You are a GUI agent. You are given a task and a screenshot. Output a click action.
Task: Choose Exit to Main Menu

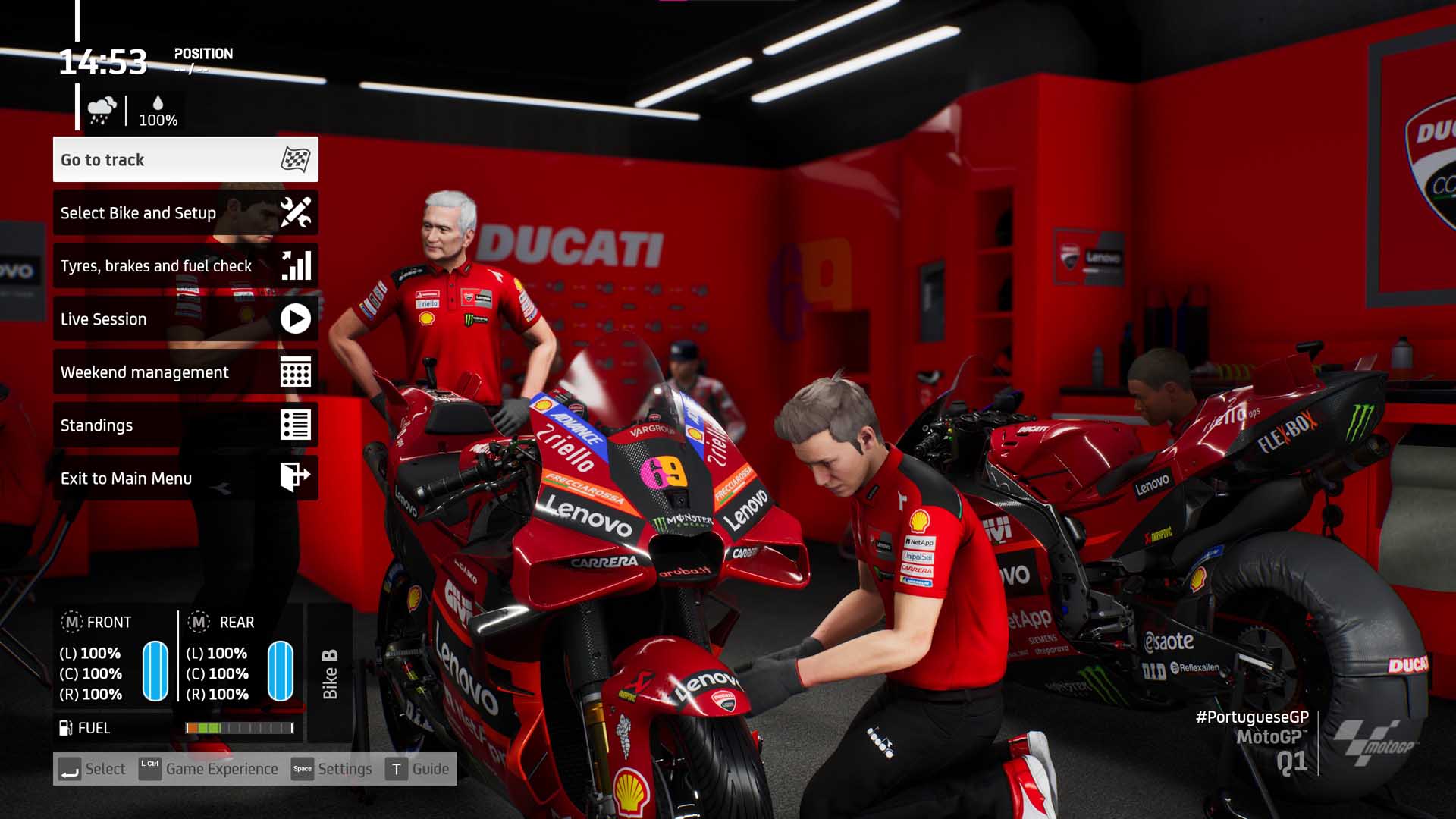tap(185, 479)
